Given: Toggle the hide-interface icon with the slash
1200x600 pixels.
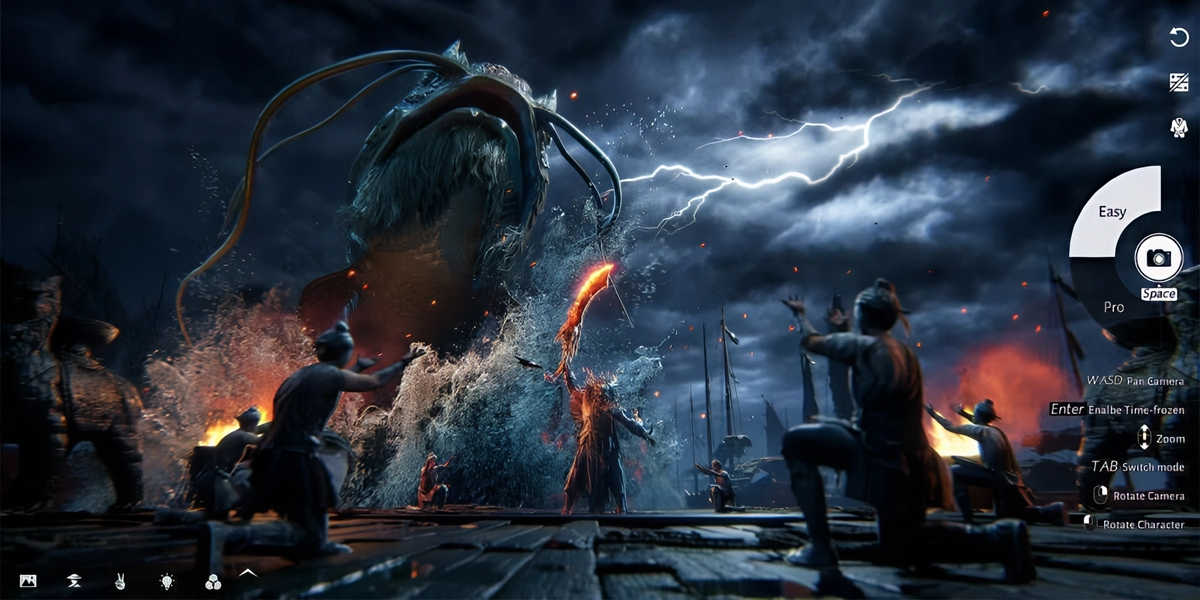Looking at the screenshot, I should [x=1178, y=83].
